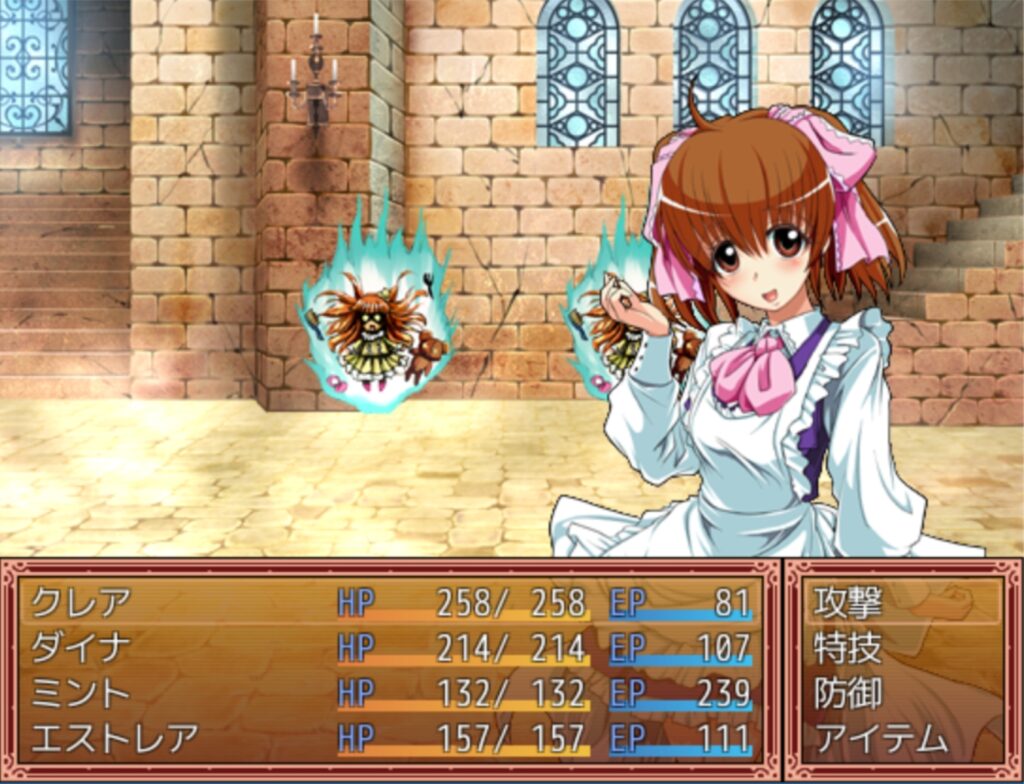Choose the 特技 skill command

(x=848, y=648)
